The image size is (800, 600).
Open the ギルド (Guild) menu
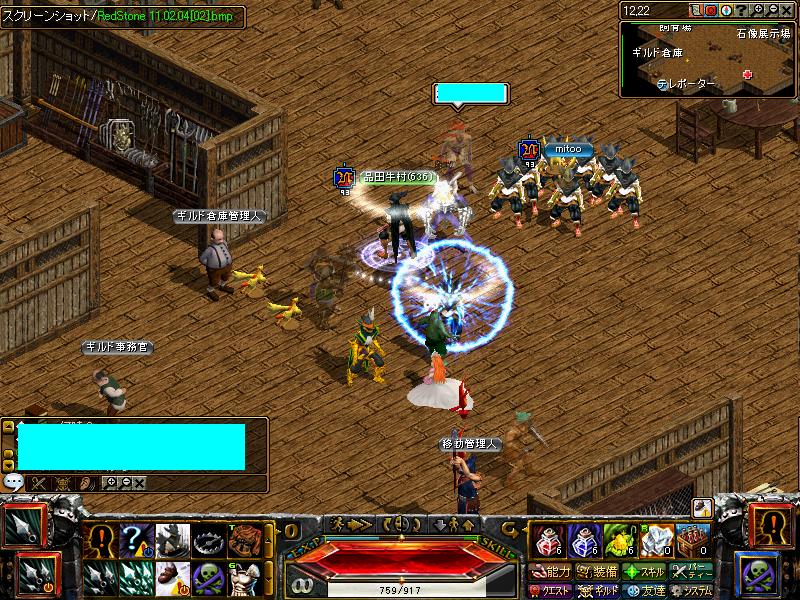[x=597, y=591]
